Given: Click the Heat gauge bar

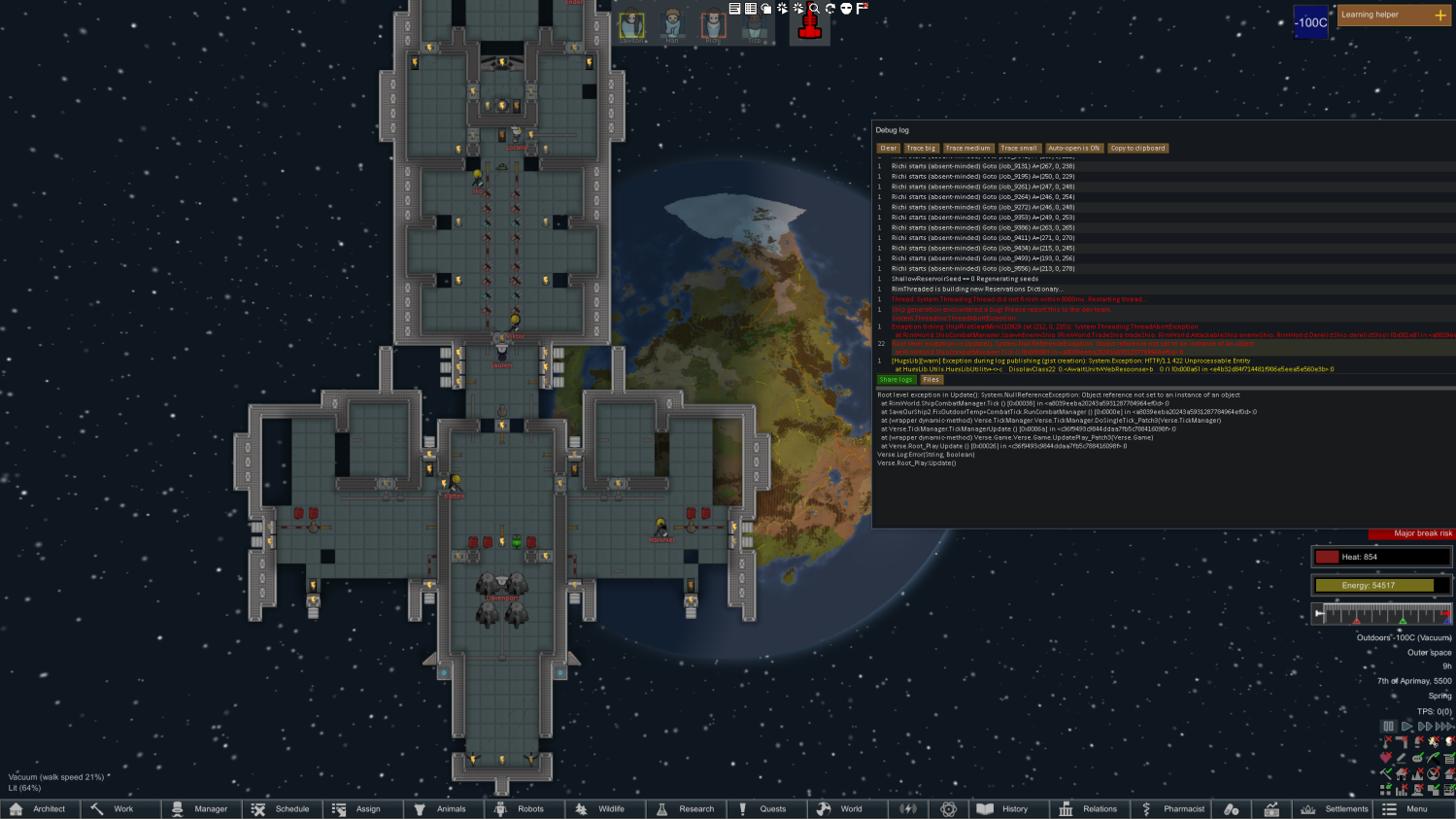Looking at the screenshot, I should pyautogui.click(x=1381, y=556).
